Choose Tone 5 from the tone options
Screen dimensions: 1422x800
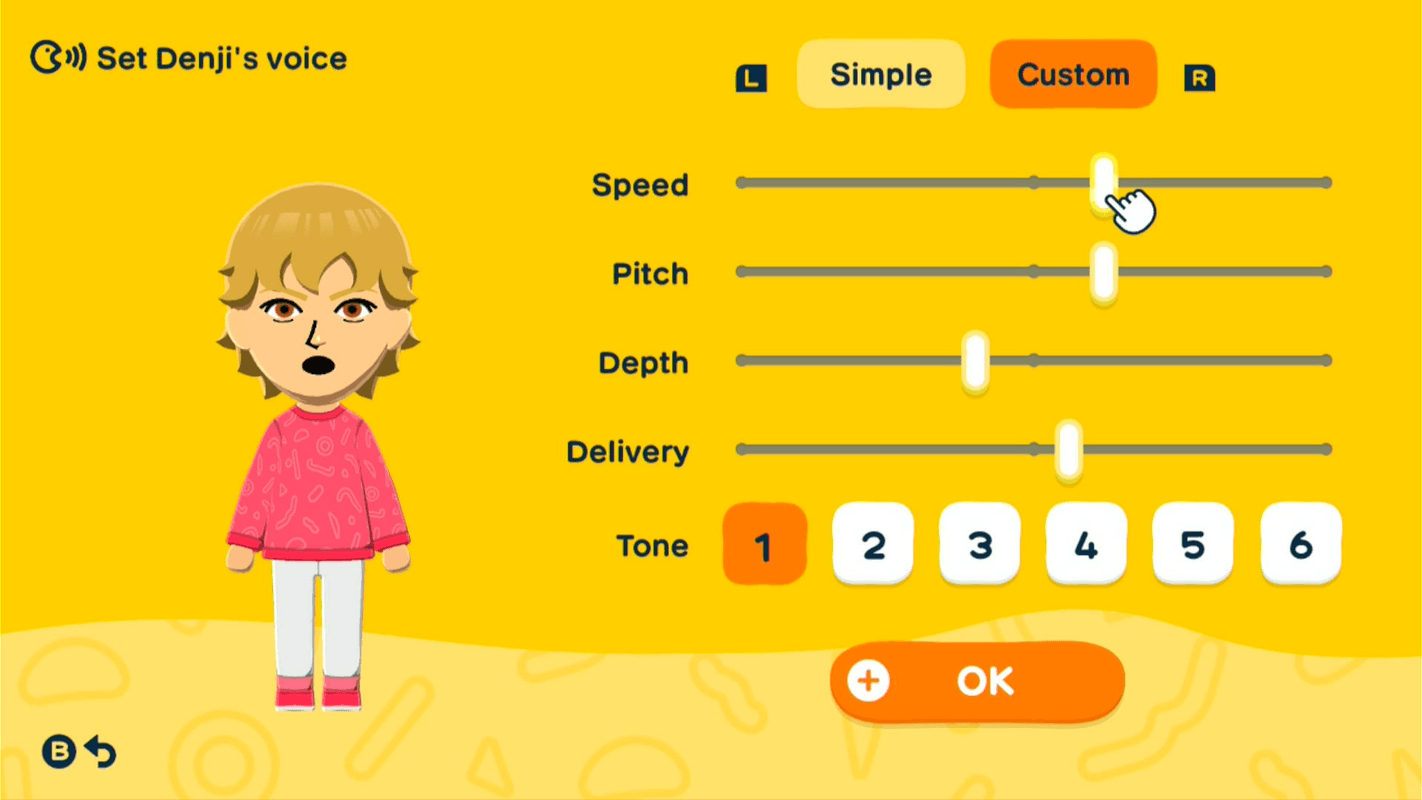[1192, 545]
